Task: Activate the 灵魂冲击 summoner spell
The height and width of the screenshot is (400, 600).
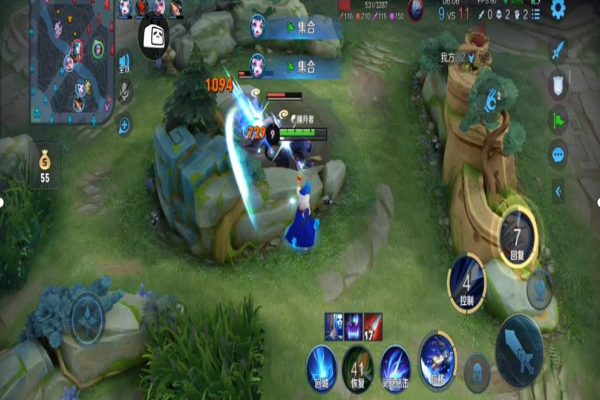Action: tap(396, 366)
